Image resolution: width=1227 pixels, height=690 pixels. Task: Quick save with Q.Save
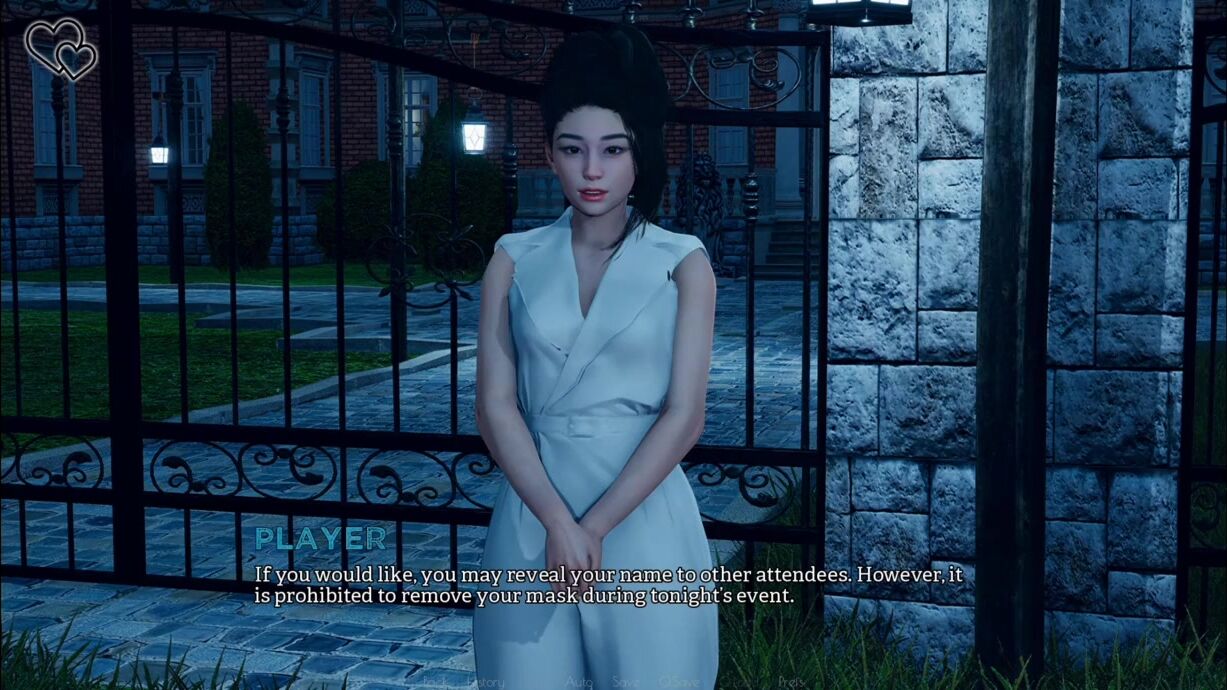680,681
